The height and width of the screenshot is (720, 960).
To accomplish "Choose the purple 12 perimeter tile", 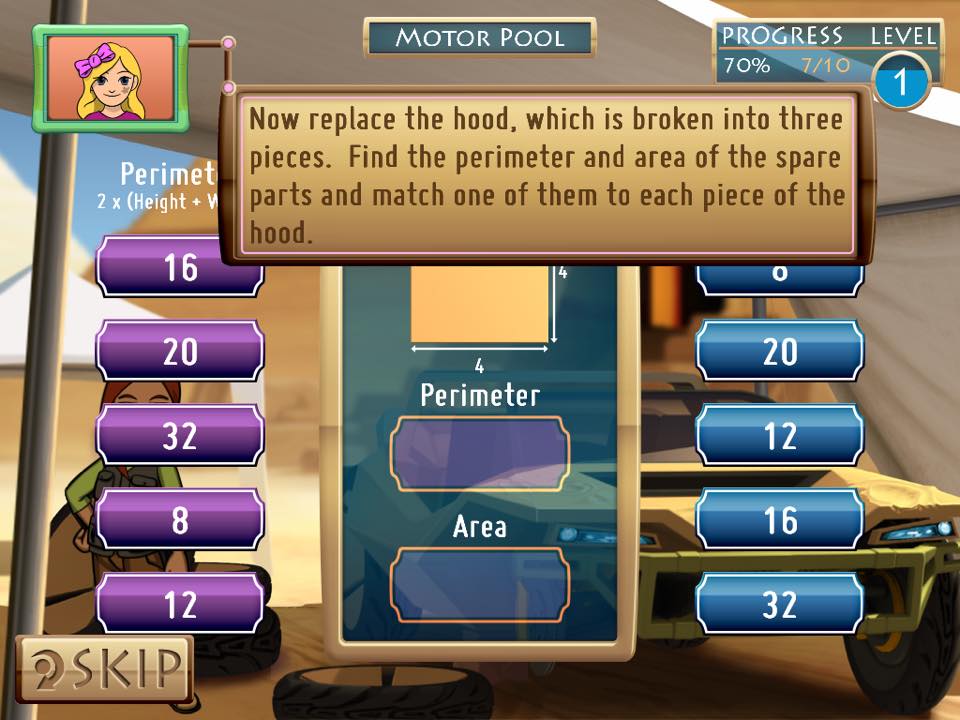I will [x=180, y=604].
